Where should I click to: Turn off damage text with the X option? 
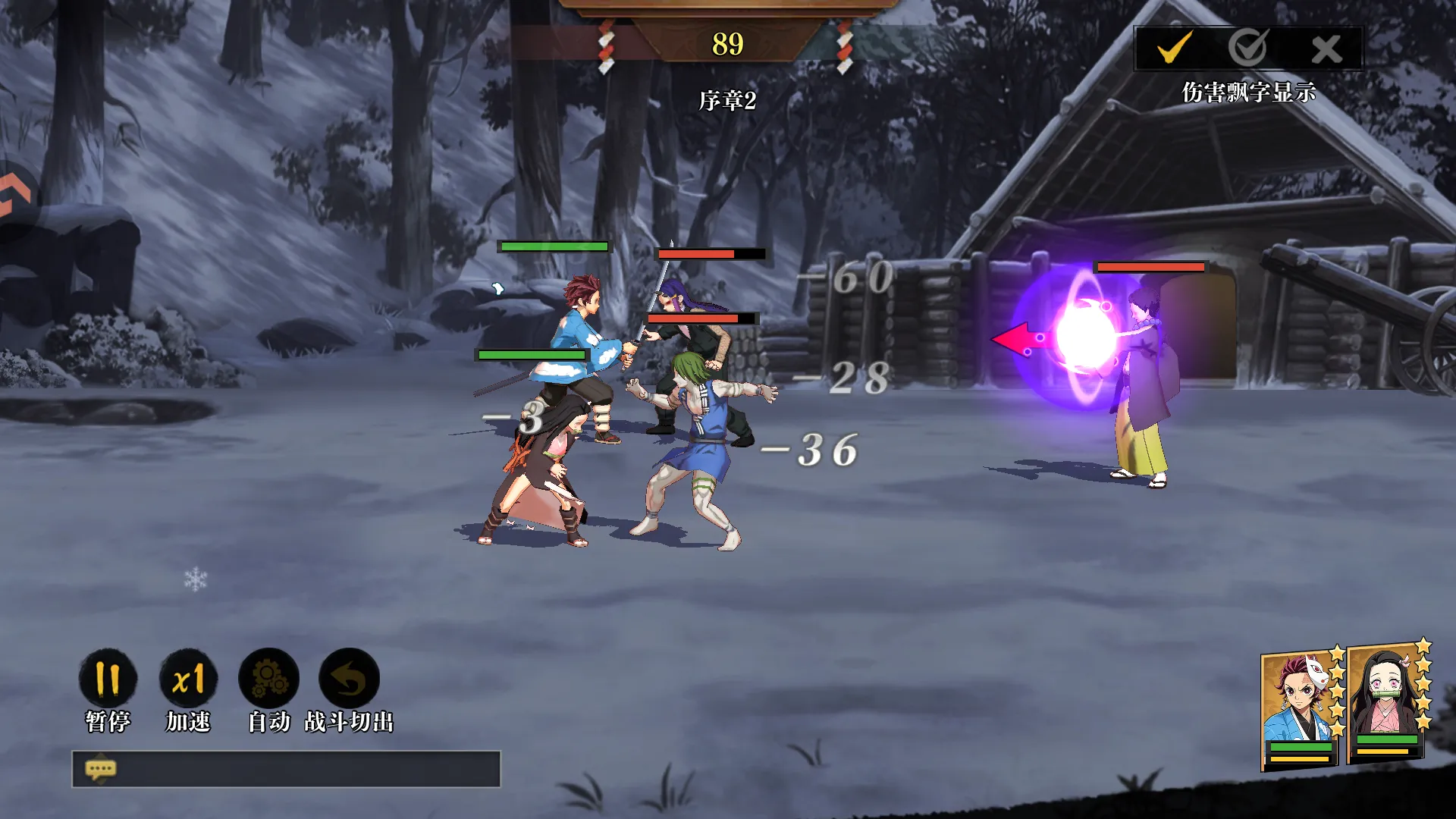(x=1326, y=50)
